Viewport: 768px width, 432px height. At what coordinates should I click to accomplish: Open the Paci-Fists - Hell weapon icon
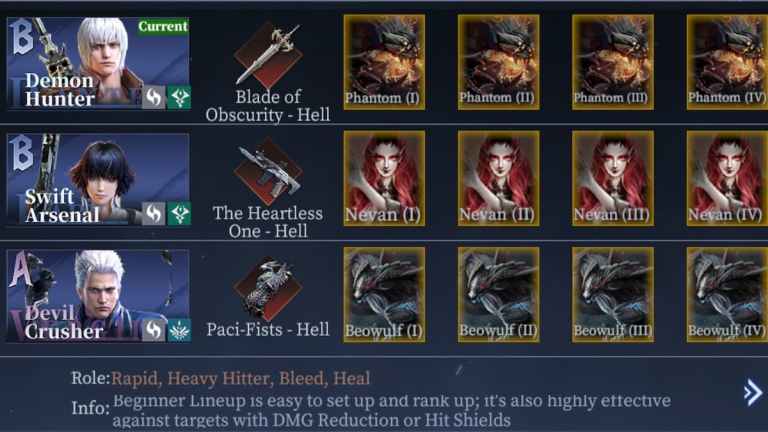(x=268, y=289)
